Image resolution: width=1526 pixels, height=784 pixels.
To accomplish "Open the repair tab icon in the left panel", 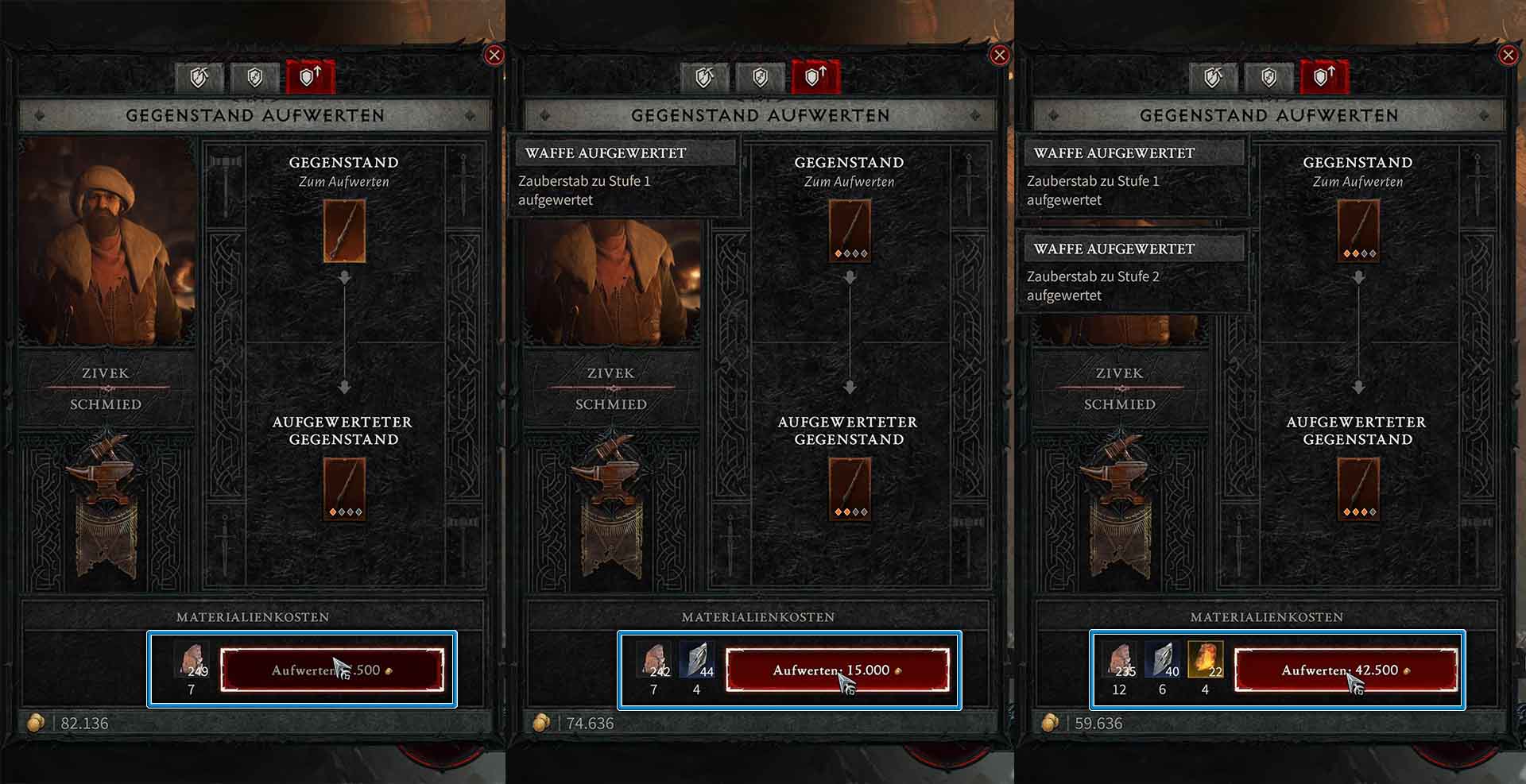I will (x=199, y=77).
